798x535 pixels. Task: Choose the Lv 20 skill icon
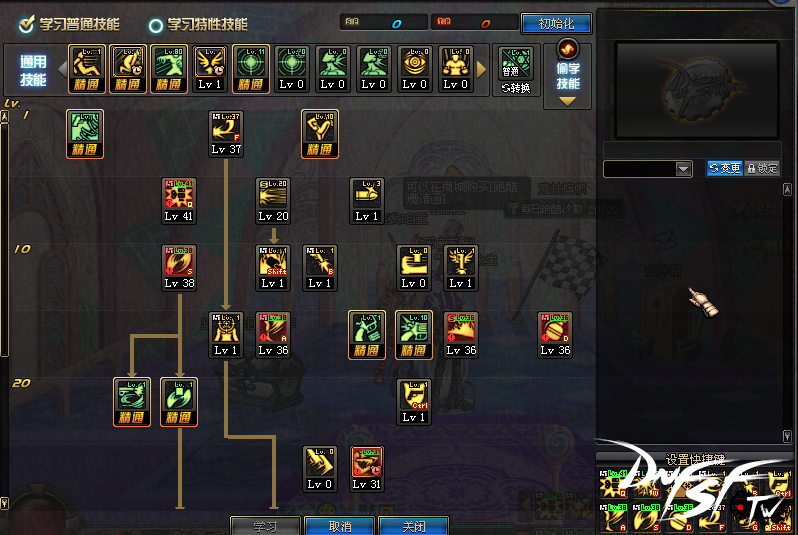pos(274,200)
